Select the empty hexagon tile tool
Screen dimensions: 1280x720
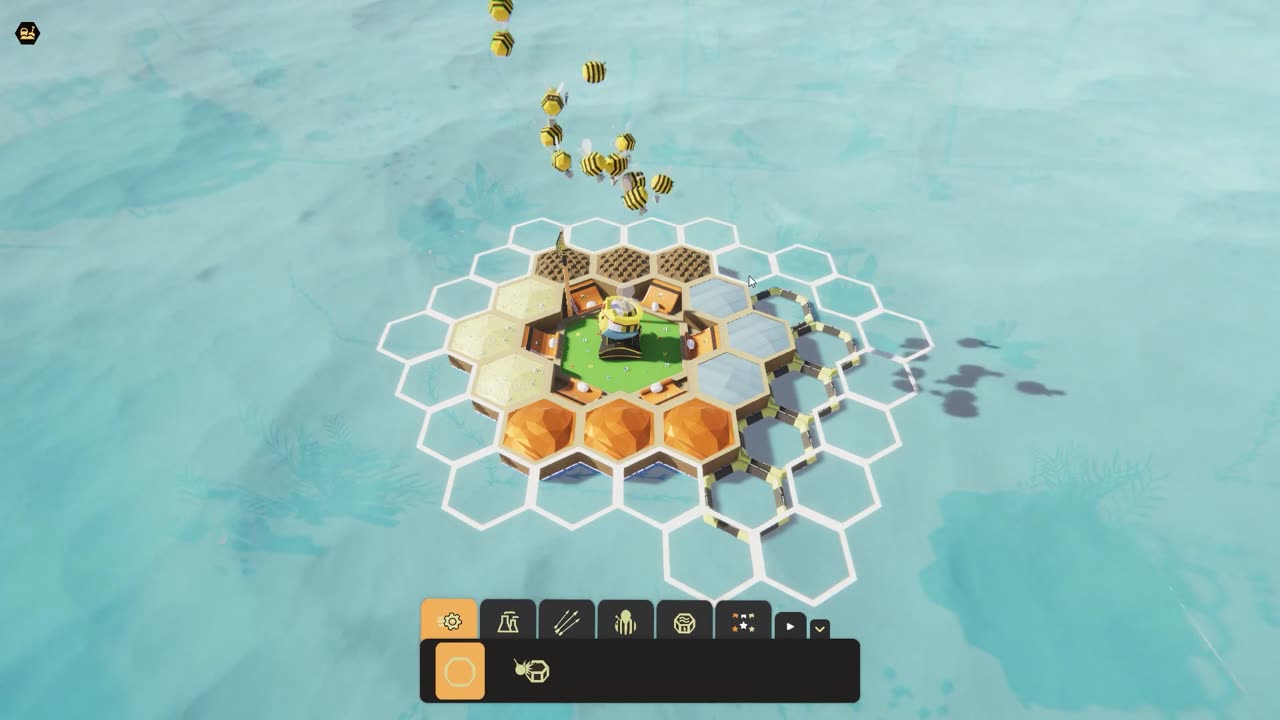click(460, 671)
